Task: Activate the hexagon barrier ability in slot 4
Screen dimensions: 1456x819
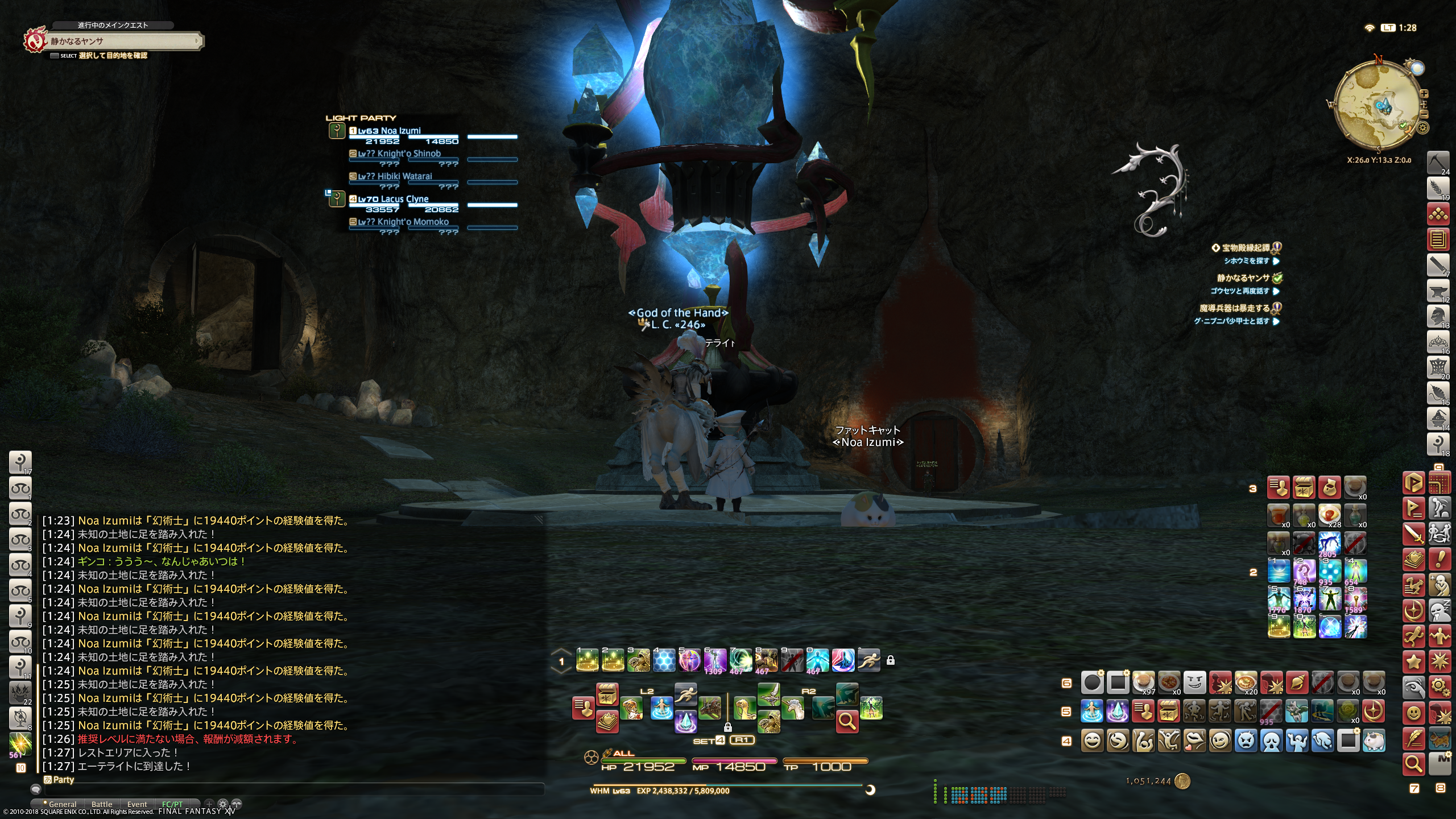Action: 664,660
